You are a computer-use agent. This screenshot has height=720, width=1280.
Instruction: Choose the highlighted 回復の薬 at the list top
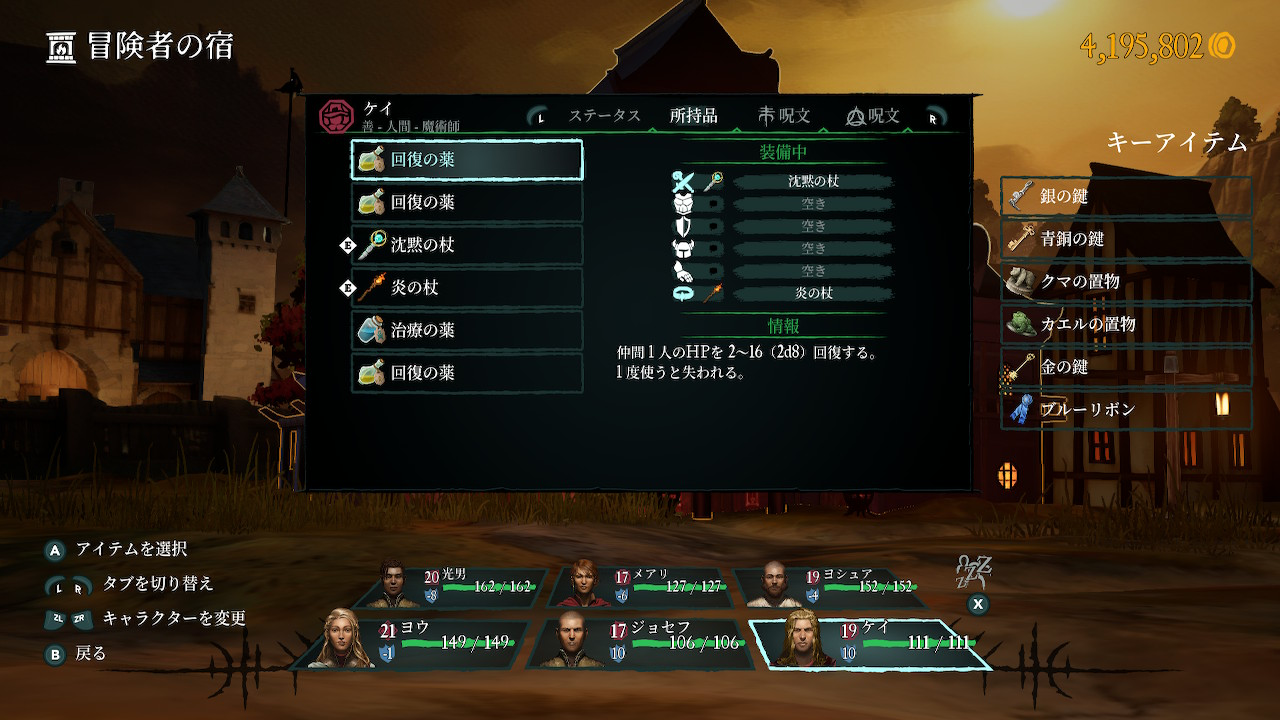467,160
